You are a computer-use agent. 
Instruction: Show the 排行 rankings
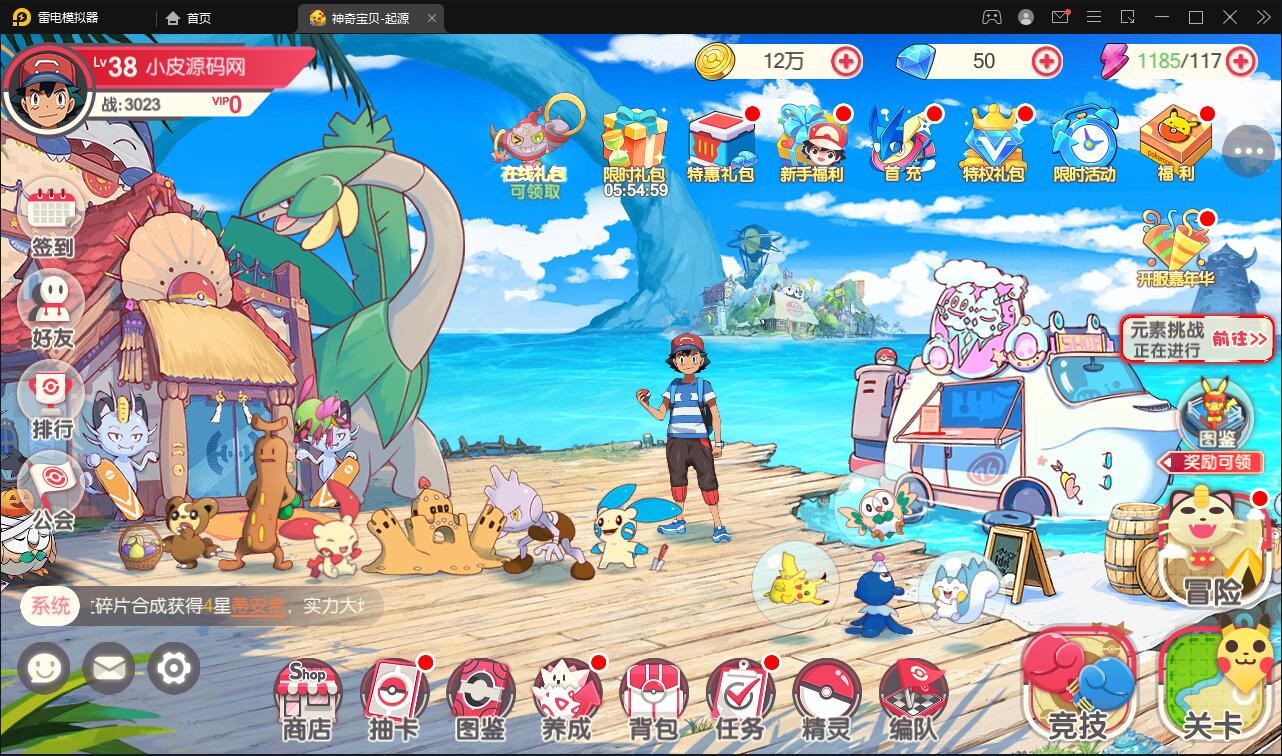(52, 401)
